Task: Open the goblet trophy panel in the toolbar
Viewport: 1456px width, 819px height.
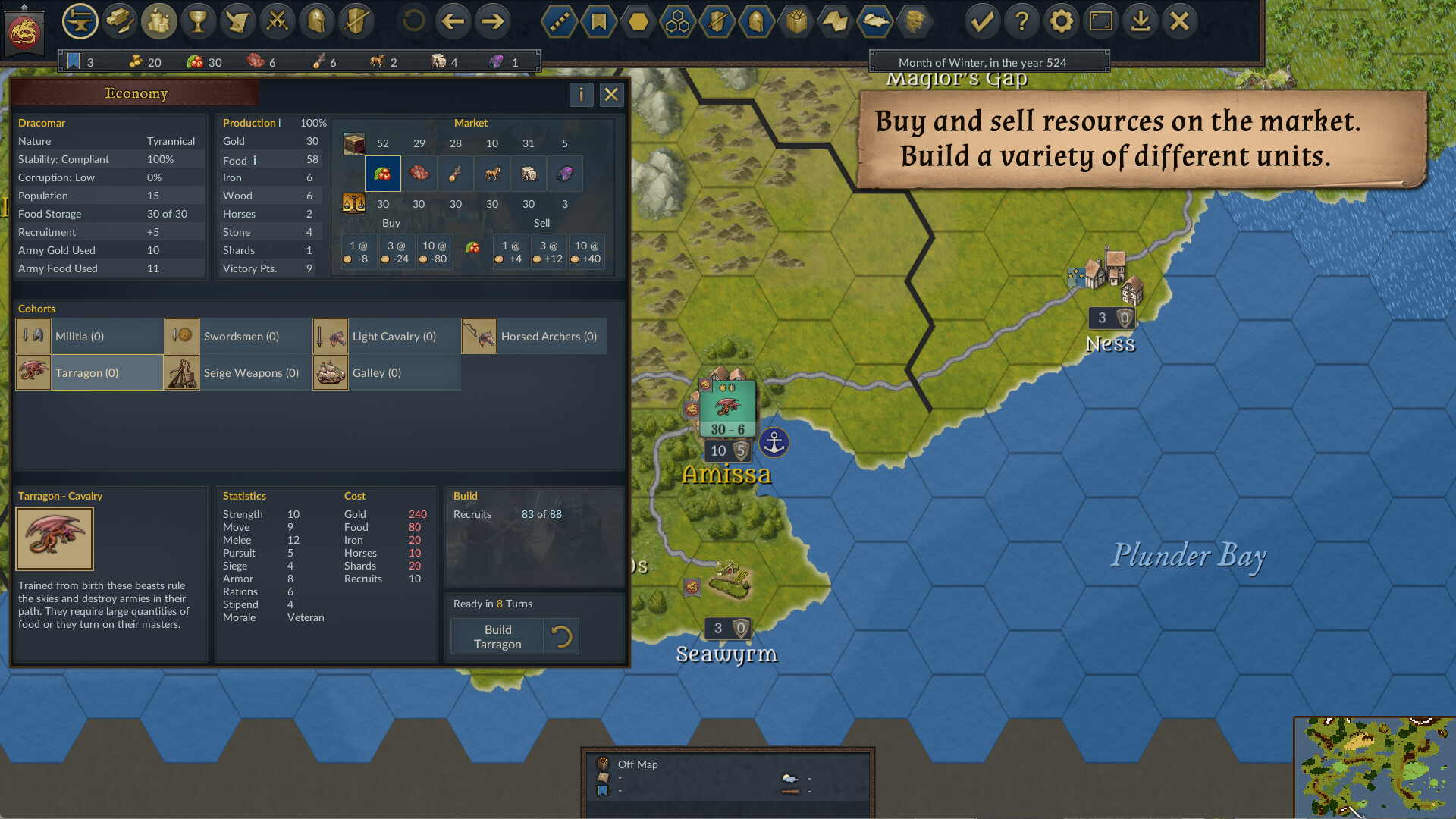Action: click(x=198, y=21)
